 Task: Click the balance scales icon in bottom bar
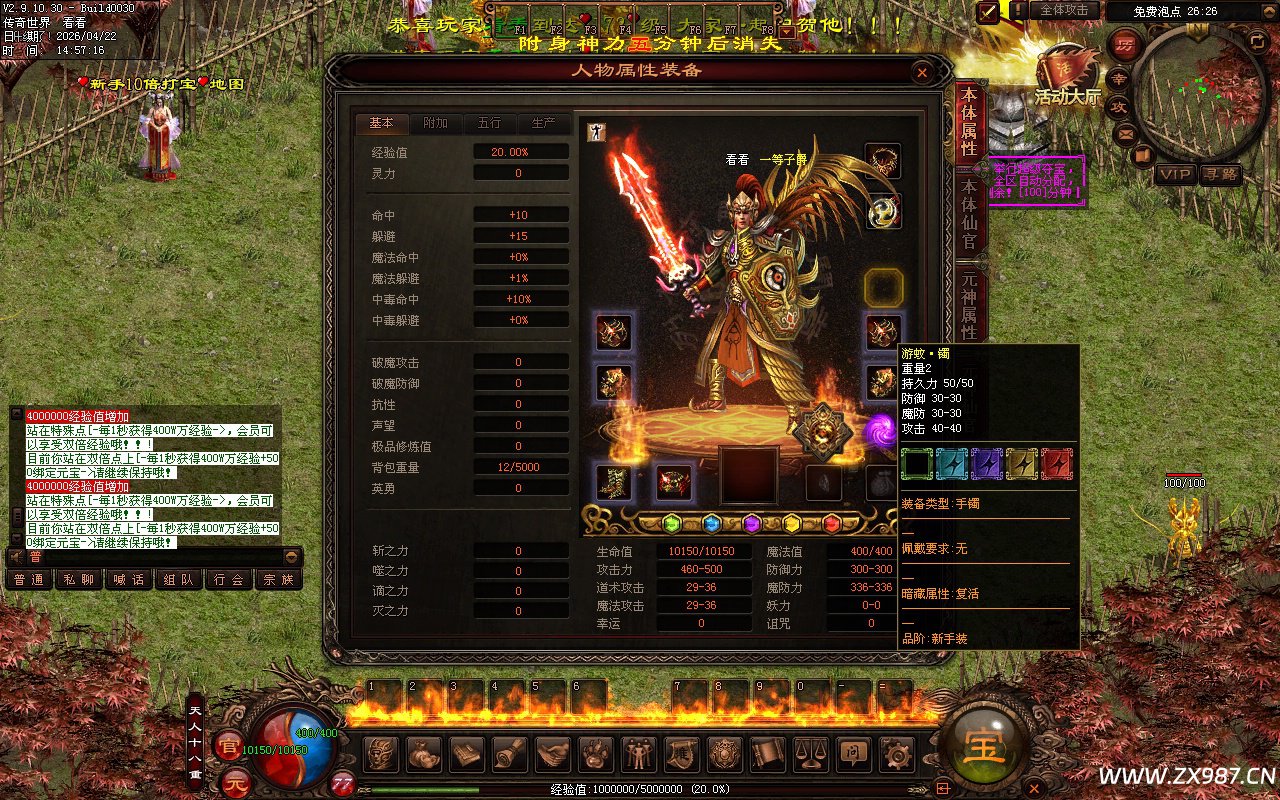click(809, 753)
